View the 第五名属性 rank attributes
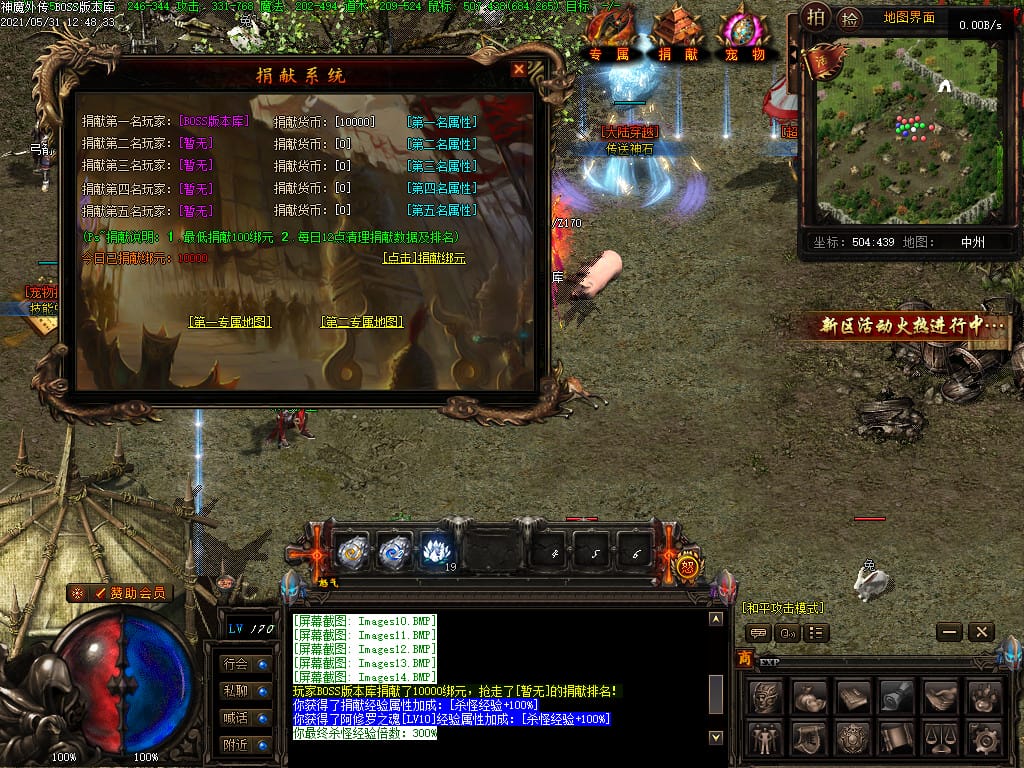 pyautogui.click(x=442, y=211)
